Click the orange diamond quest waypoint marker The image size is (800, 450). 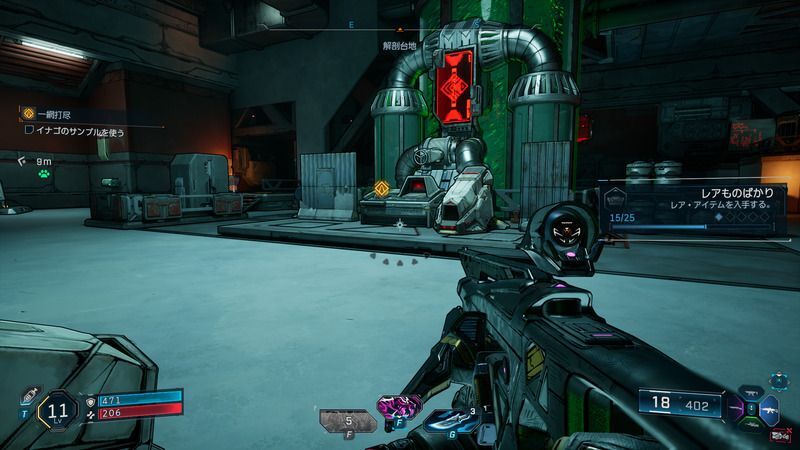[x=381, y=187]
